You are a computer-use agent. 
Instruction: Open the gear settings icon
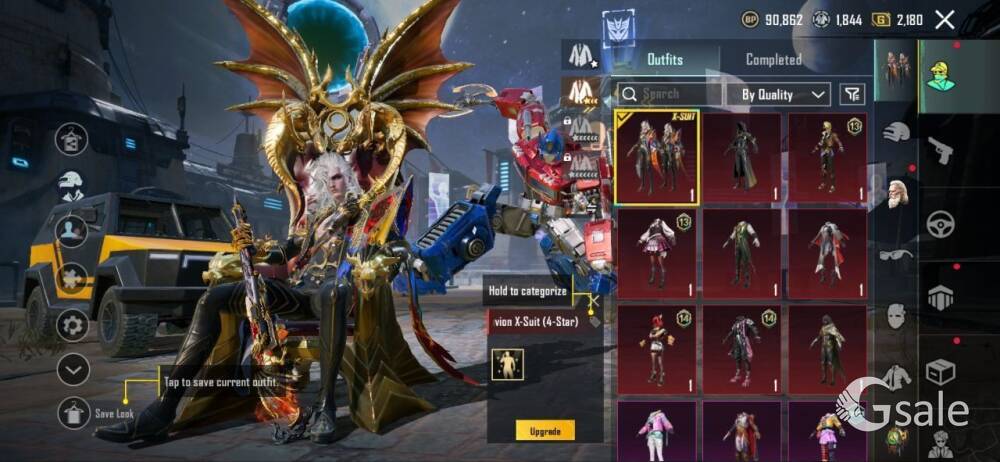click(x=72, y=324)
